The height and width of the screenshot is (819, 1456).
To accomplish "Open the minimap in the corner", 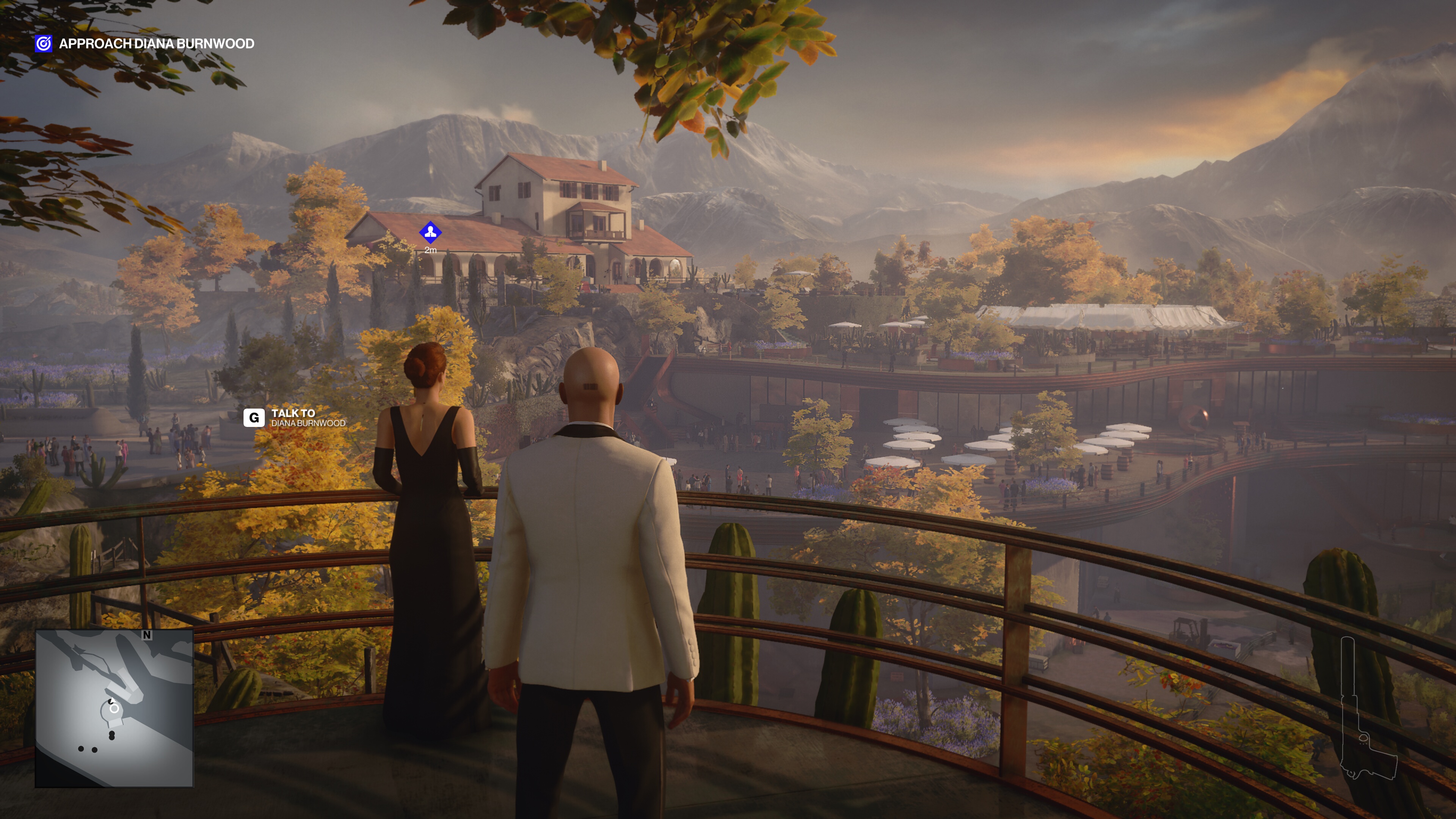I will (x=114, y=708).
